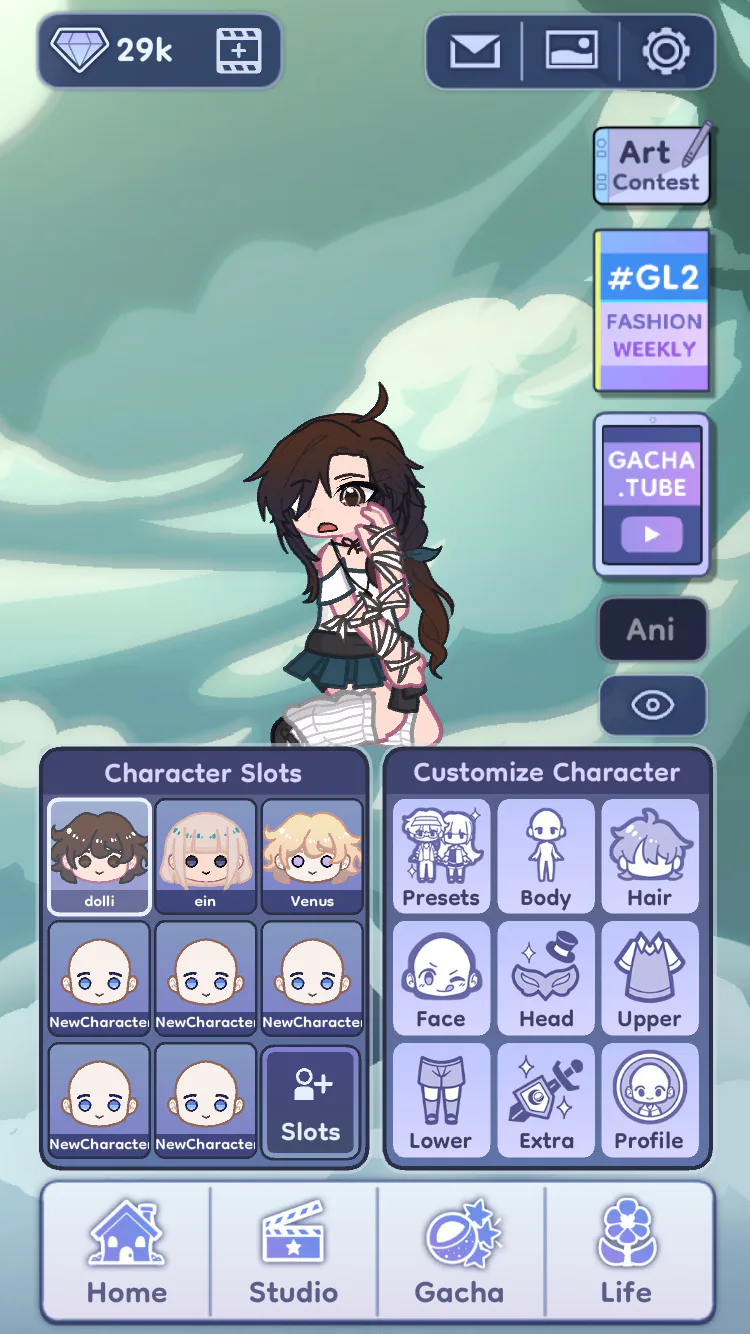This screenshot has height=1334, width=750.
Task: Open more character Slots
Action: point(310,1102)
